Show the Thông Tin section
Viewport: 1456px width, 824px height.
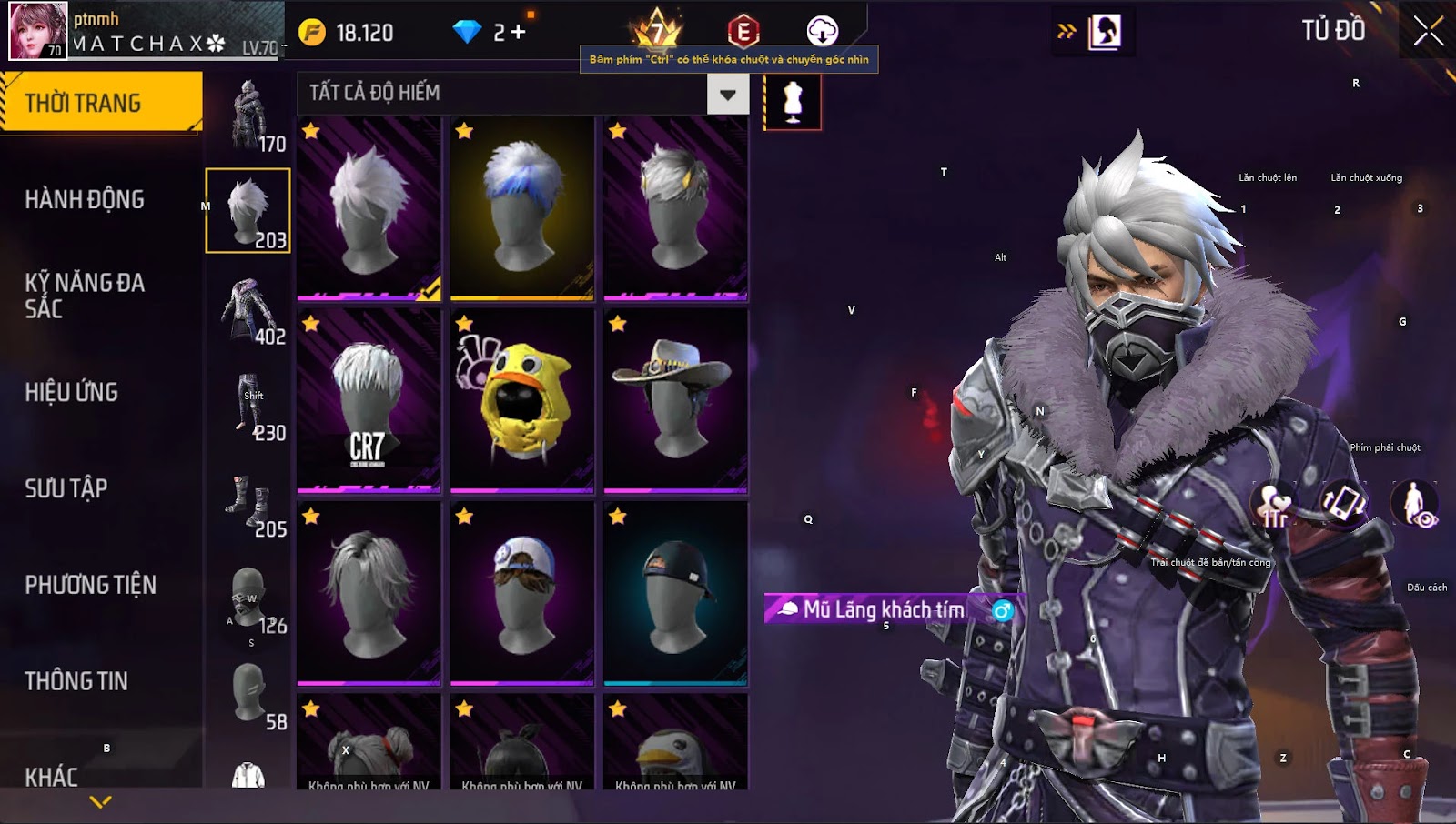point(76,681)
